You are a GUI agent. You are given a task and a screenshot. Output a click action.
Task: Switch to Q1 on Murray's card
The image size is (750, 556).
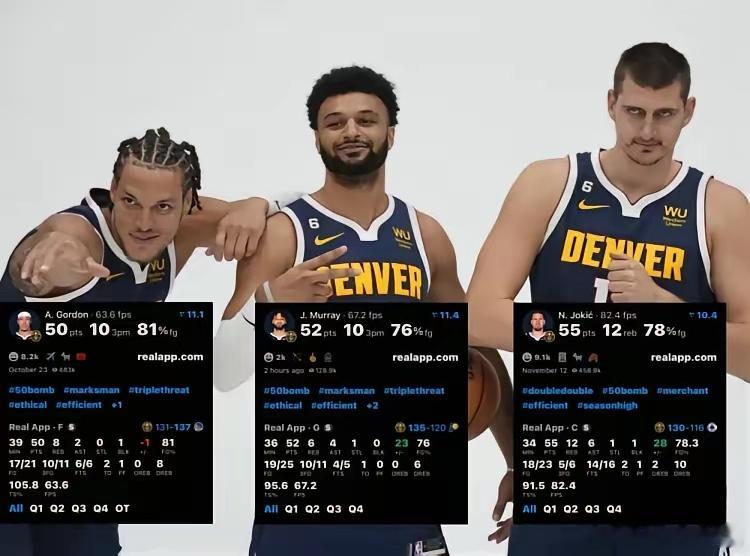pyautogui.click(x=291, y=509)
